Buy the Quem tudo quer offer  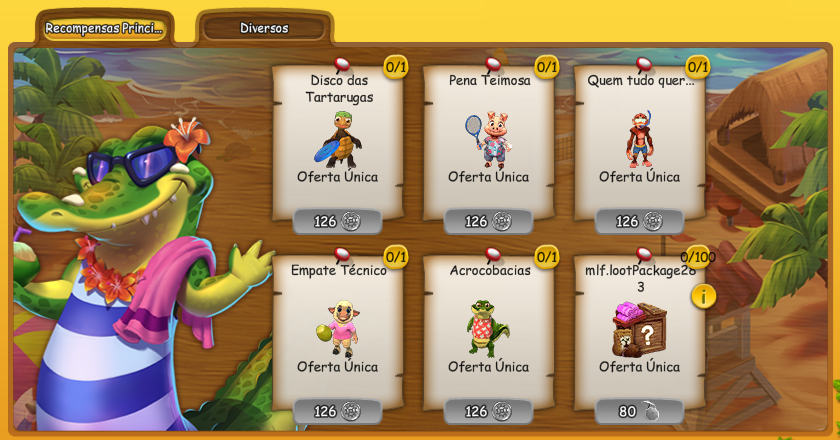(x=639, y=221)
